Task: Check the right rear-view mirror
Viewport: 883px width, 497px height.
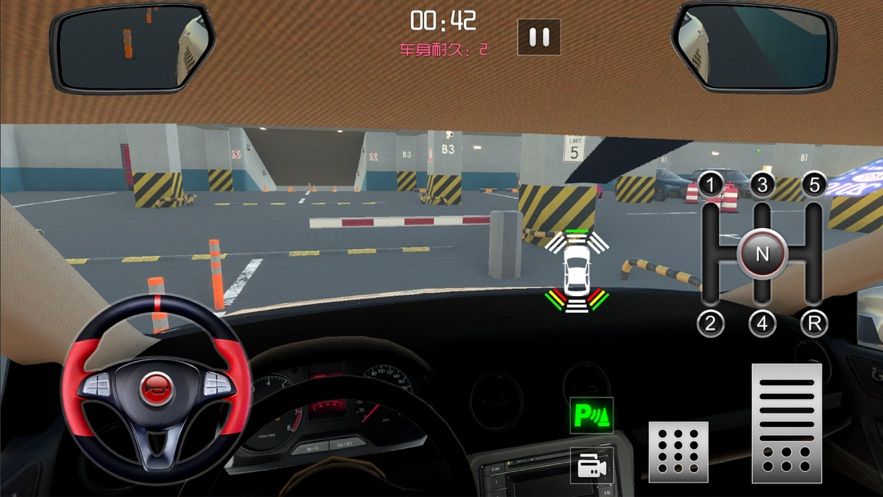Action: point(753,44)
